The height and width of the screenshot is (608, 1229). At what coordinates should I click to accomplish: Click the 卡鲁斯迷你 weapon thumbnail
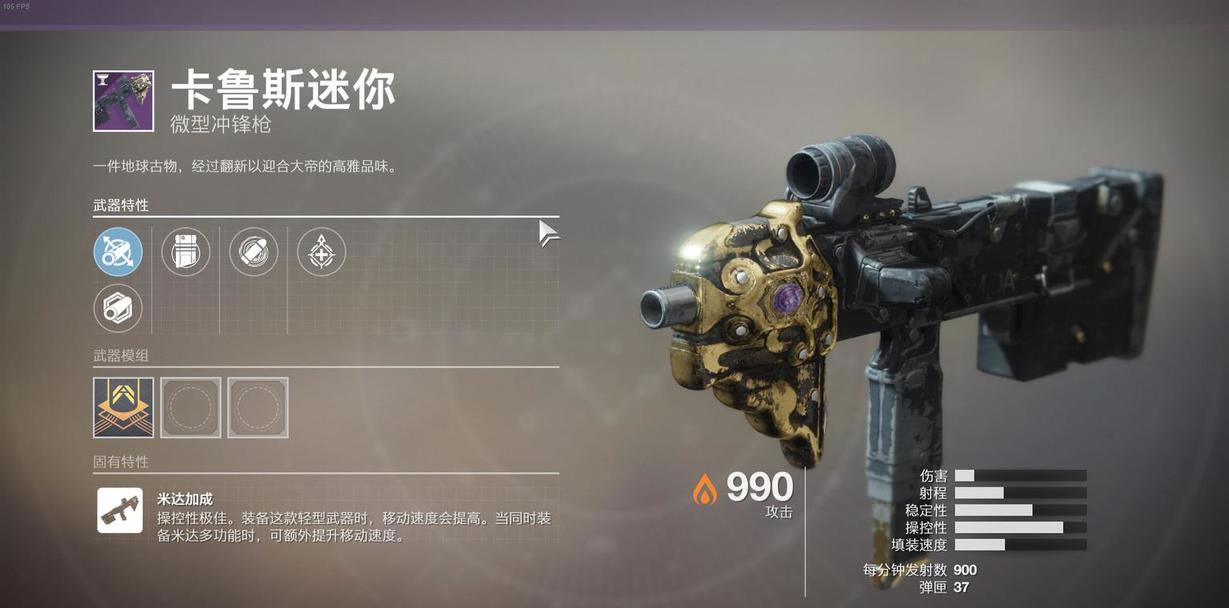123,101
